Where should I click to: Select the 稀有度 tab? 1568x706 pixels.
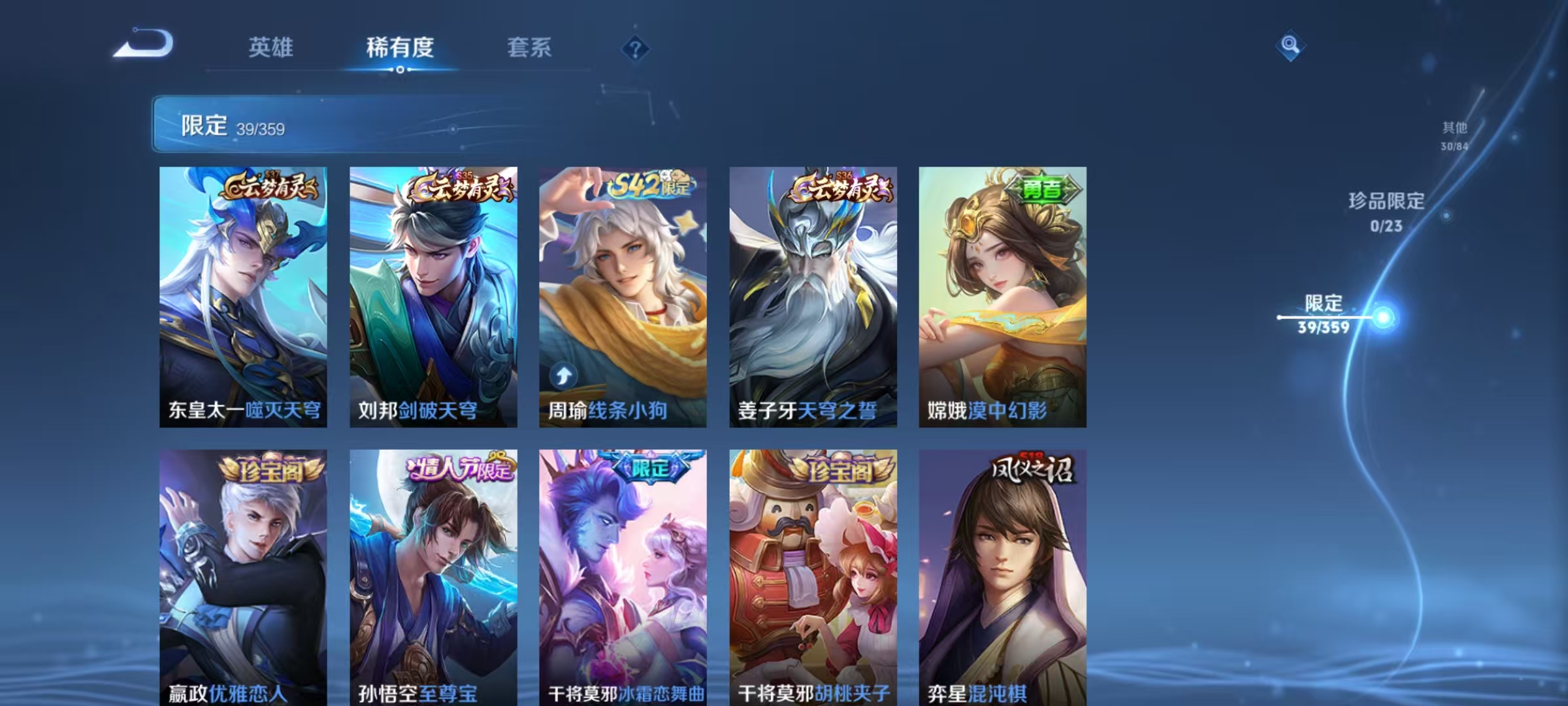(x=400, y=48)
